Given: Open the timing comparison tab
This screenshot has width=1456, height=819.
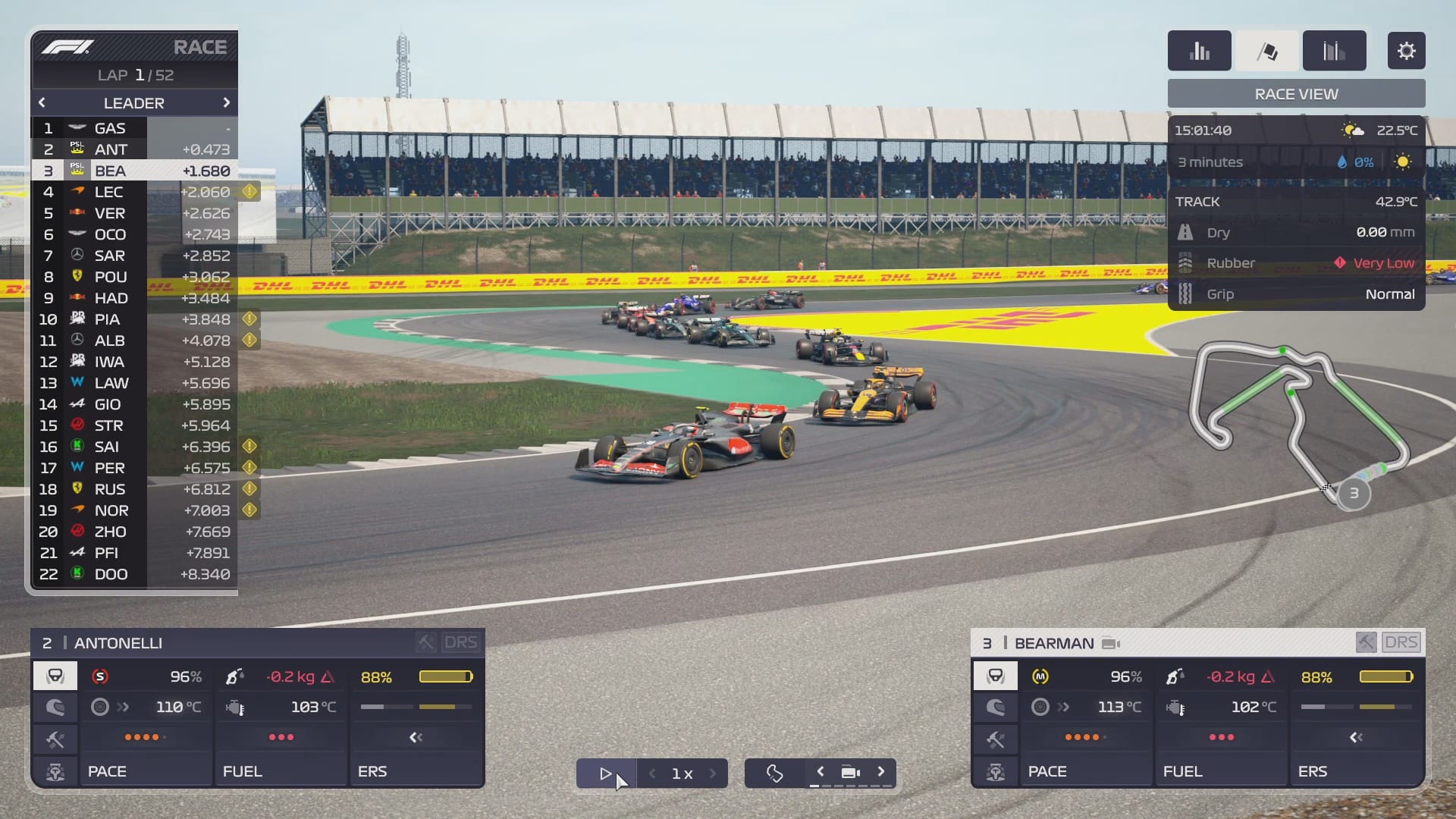Looking at the screenshot, I should (x=1334, y=51).
